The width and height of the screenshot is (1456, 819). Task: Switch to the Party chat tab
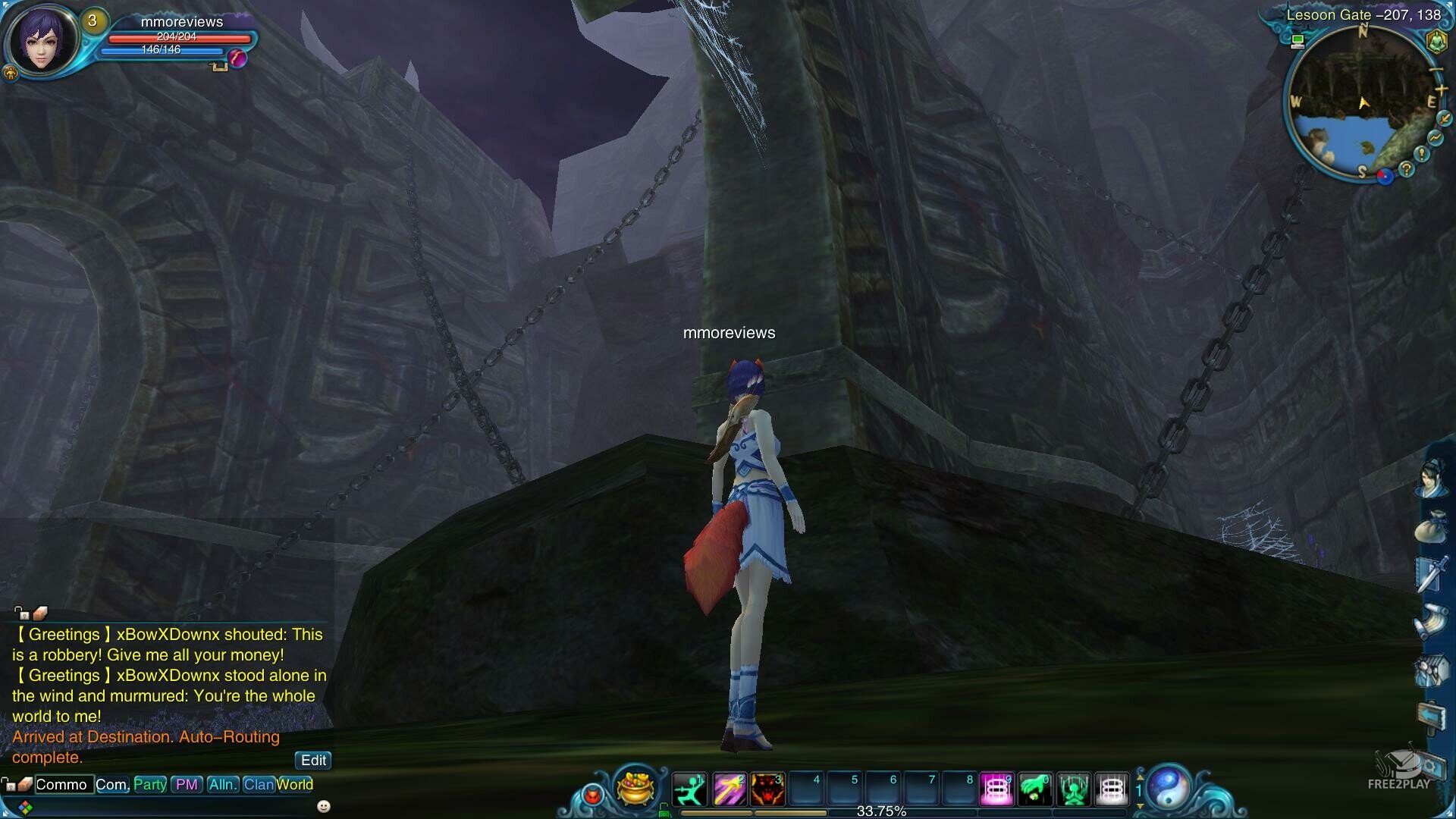click(x=150, y=785)
